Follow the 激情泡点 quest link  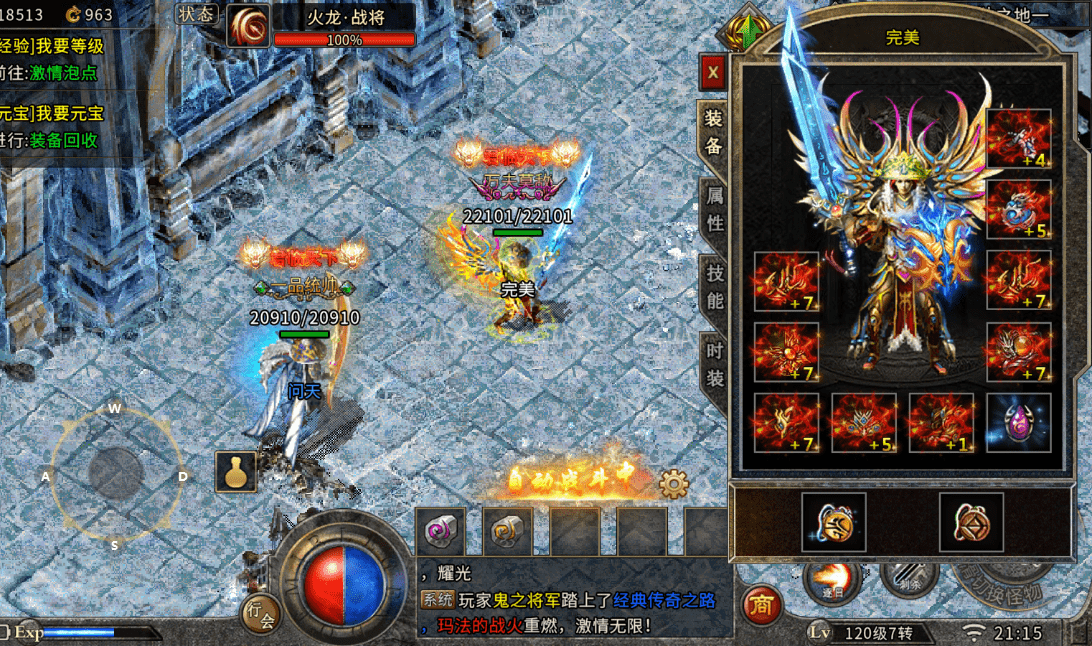63,72
